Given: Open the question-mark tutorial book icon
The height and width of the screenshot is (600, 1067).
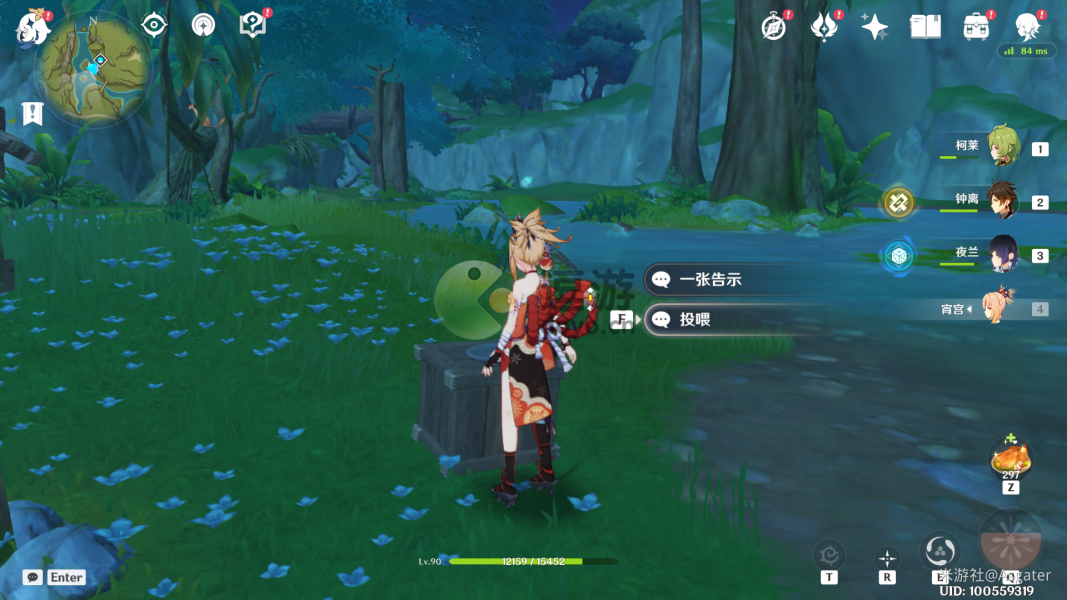Looking at the screenshot, I should coord(252,25).
